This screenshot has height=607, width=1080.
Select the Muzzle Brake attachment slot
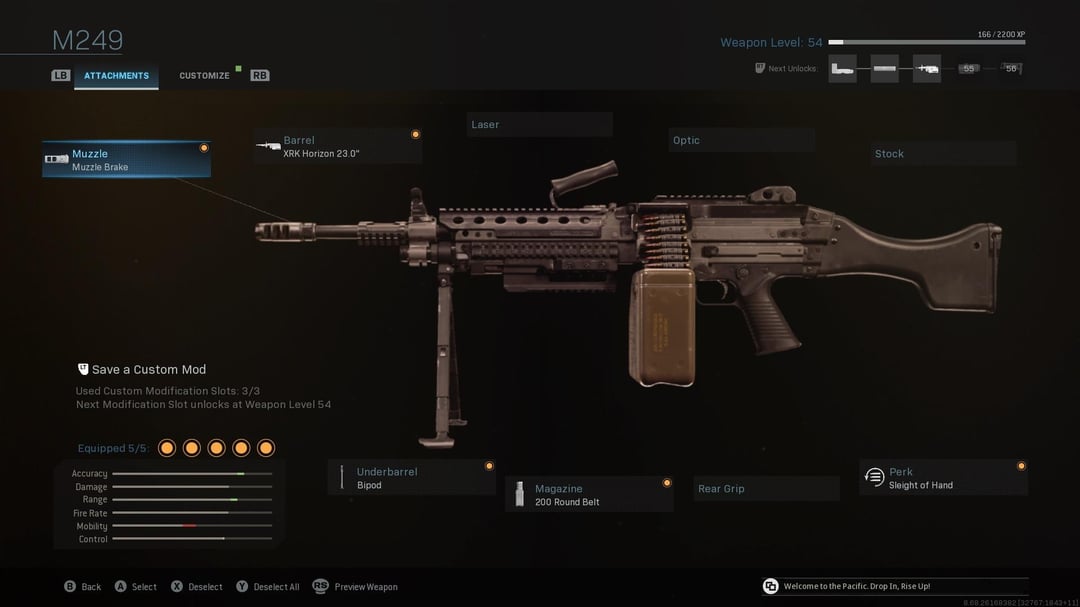126,160
